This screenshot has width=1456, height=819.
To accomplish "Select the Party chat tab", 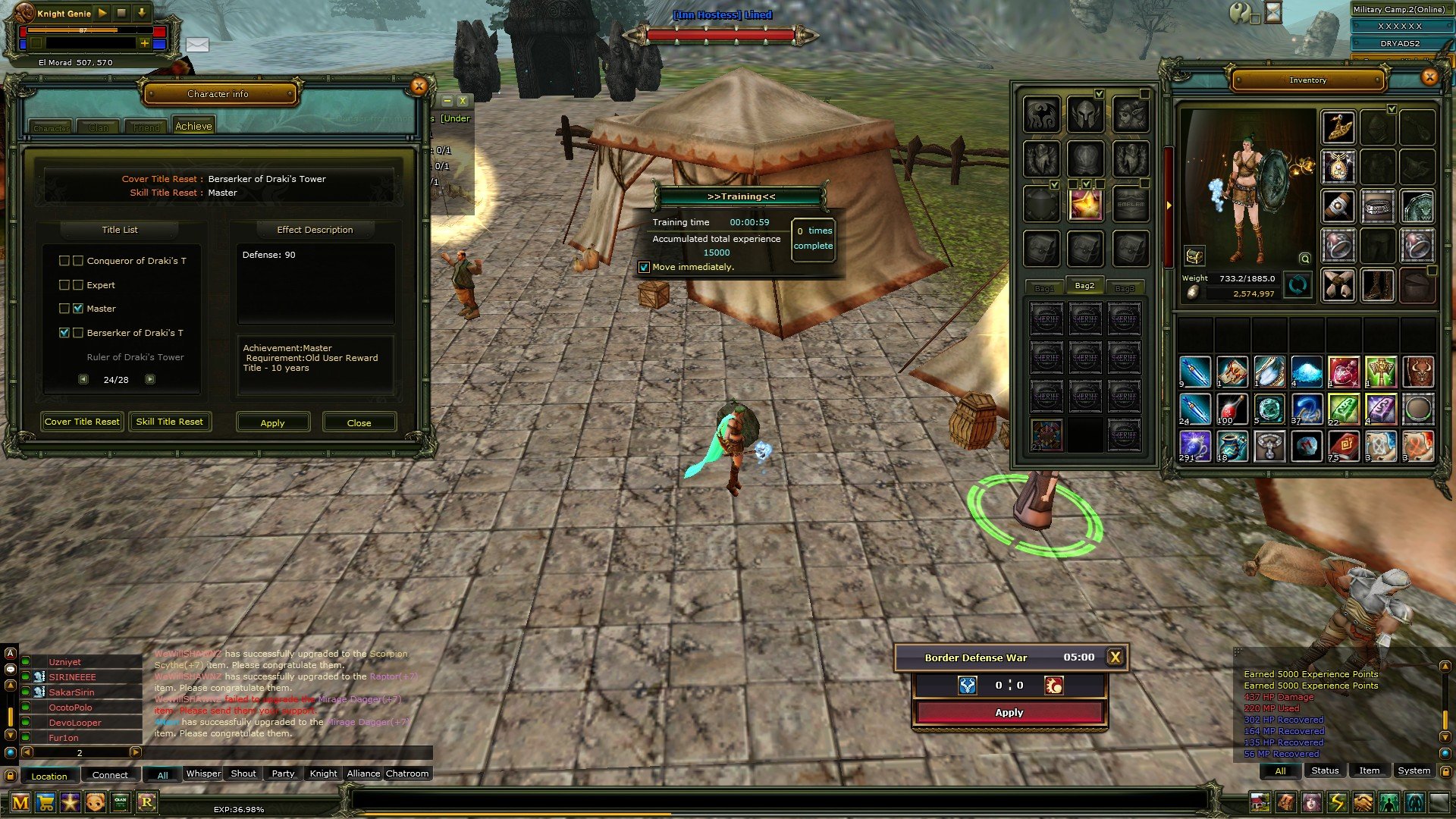I will pos(283,773).
